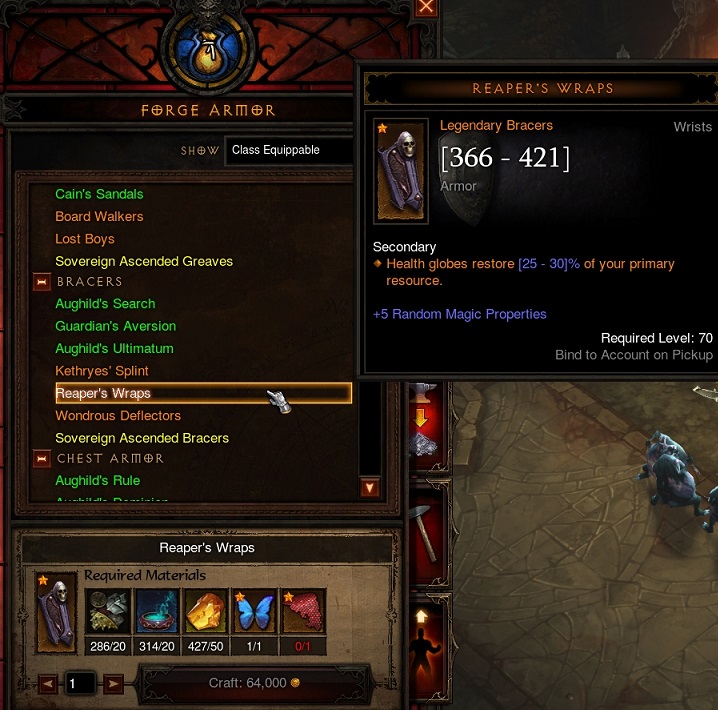Collapse the Bracers category
The height and width of the screenshot is (710, 718).
pyautogui.click(x=42, y=282)
